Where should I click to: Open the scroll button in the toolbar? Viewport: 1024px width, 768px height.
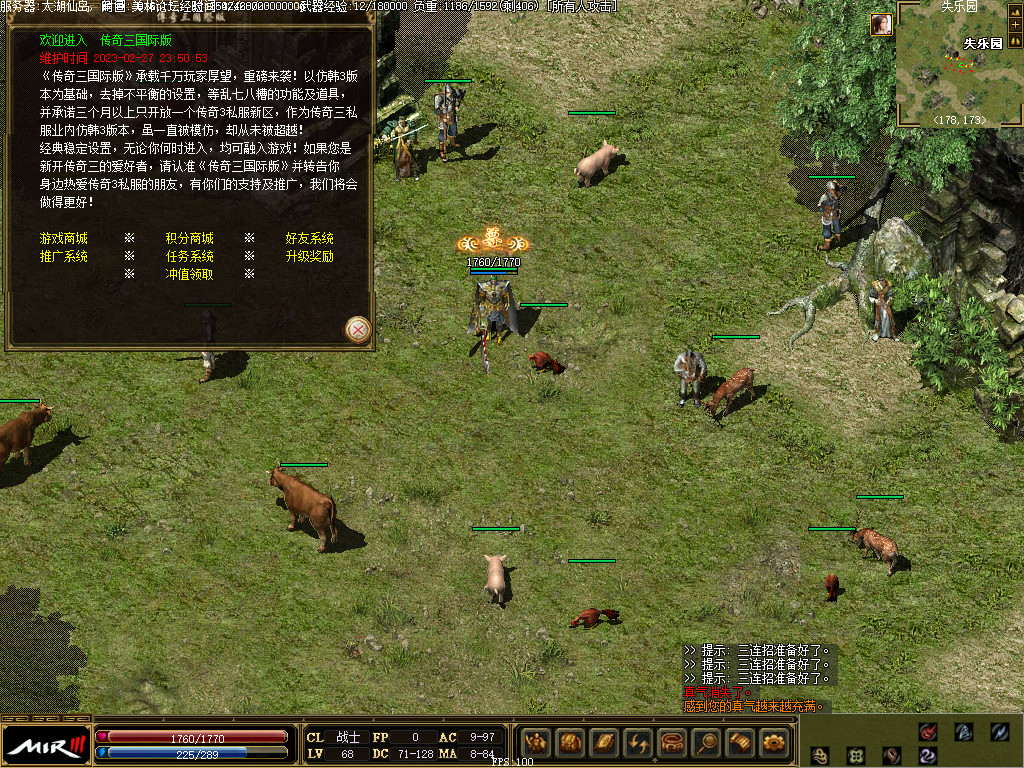point(741,743)
